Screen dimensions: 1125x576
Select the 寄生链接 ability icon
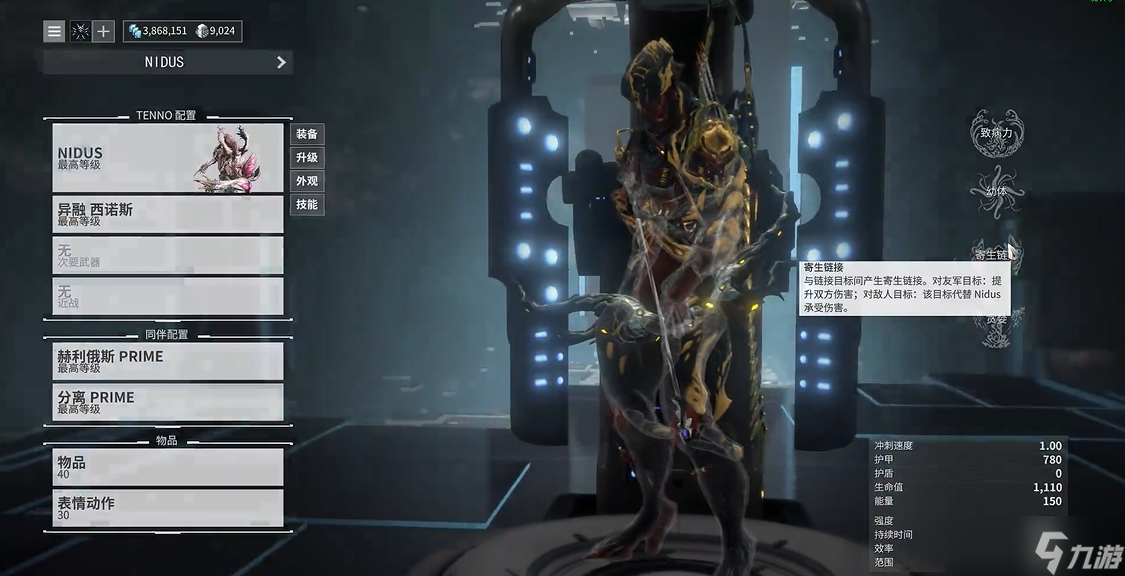pos(993,254)
